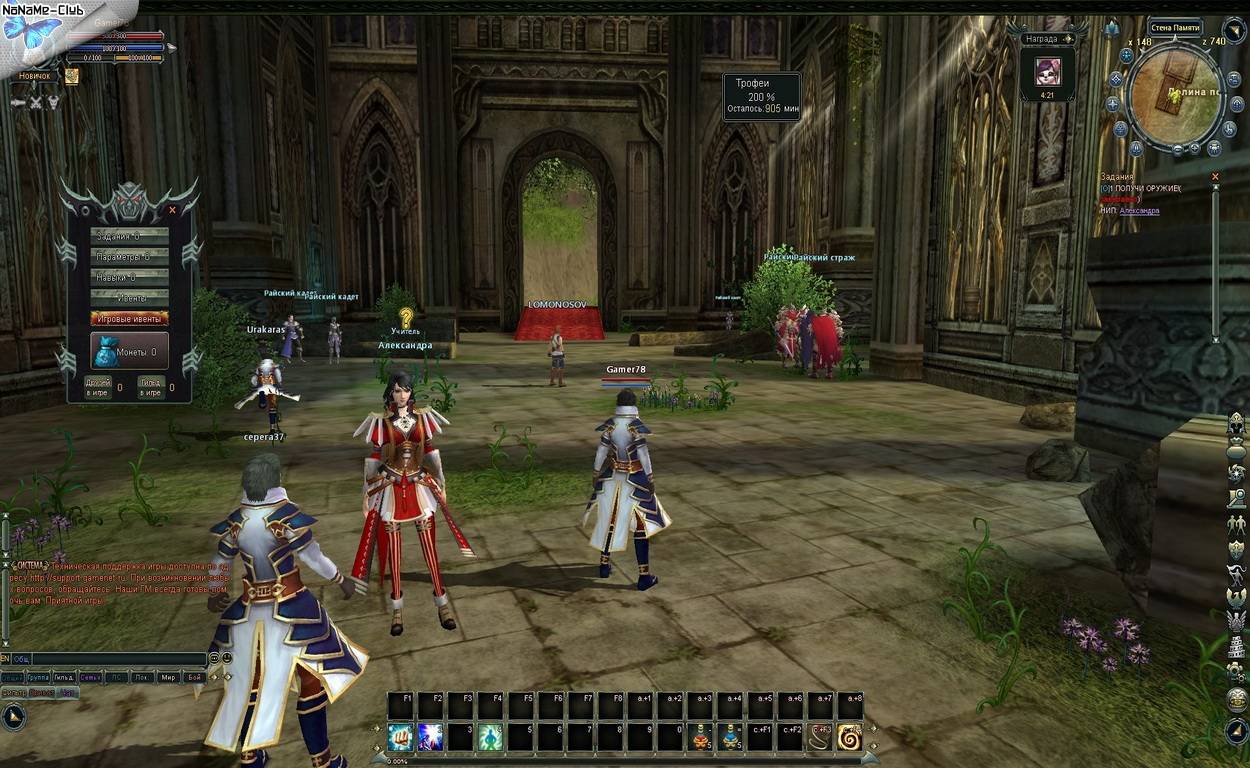This screenshot has width=1250, height=768.
Task: Open the Награда reward pet icon
Action: tap(1048, 71)
